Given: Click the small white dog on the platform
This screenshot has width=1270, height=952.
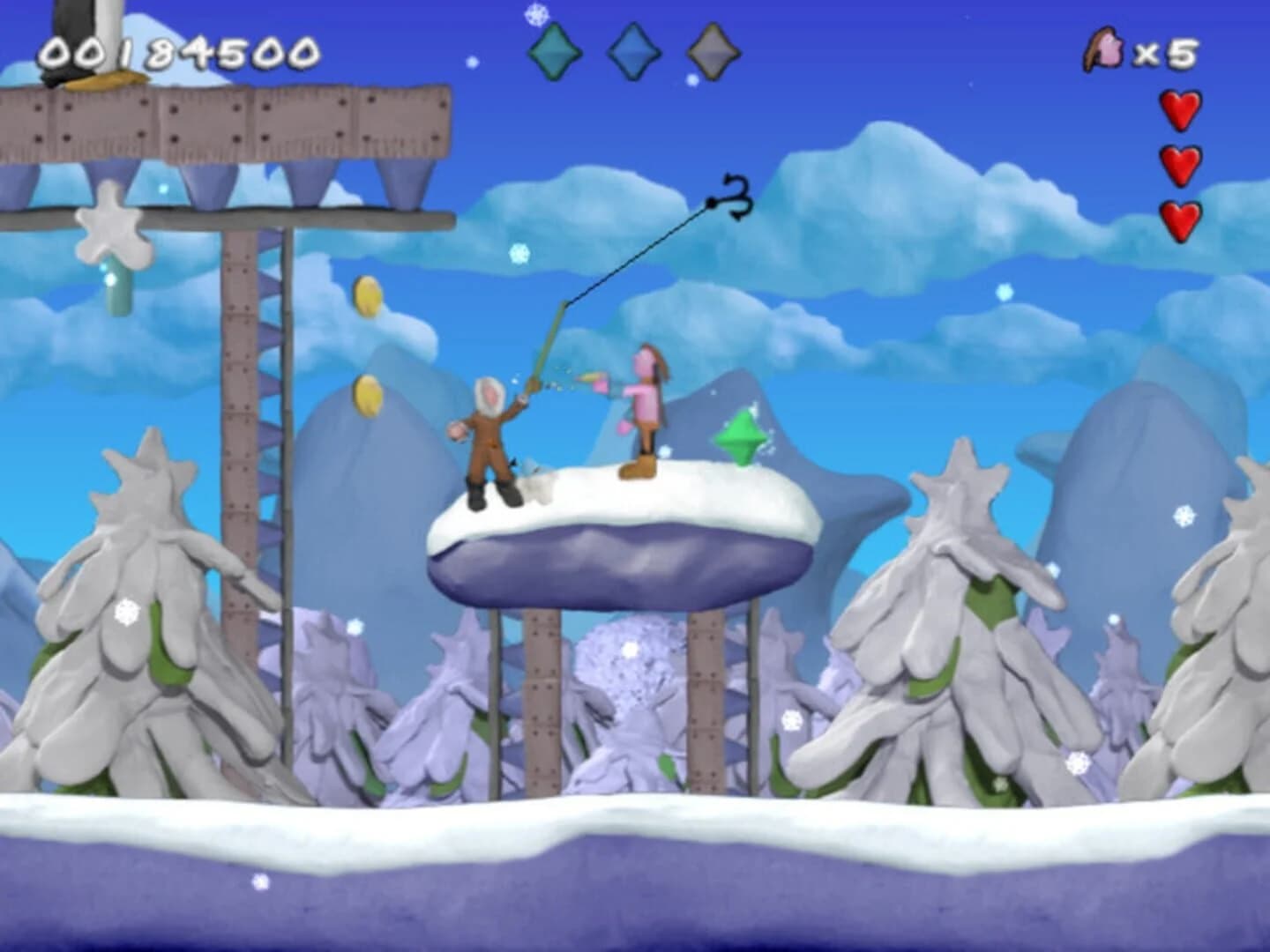Looking at the screenshot, I should click(x=533, y=476).
